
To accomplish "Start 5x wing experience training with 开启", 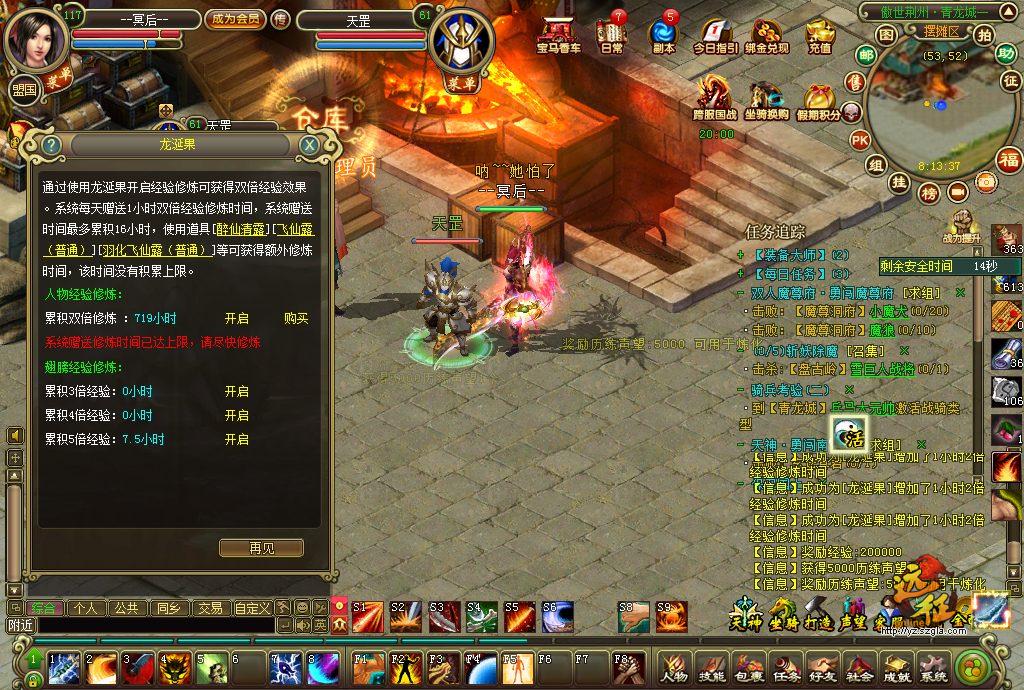I will 236,439.
